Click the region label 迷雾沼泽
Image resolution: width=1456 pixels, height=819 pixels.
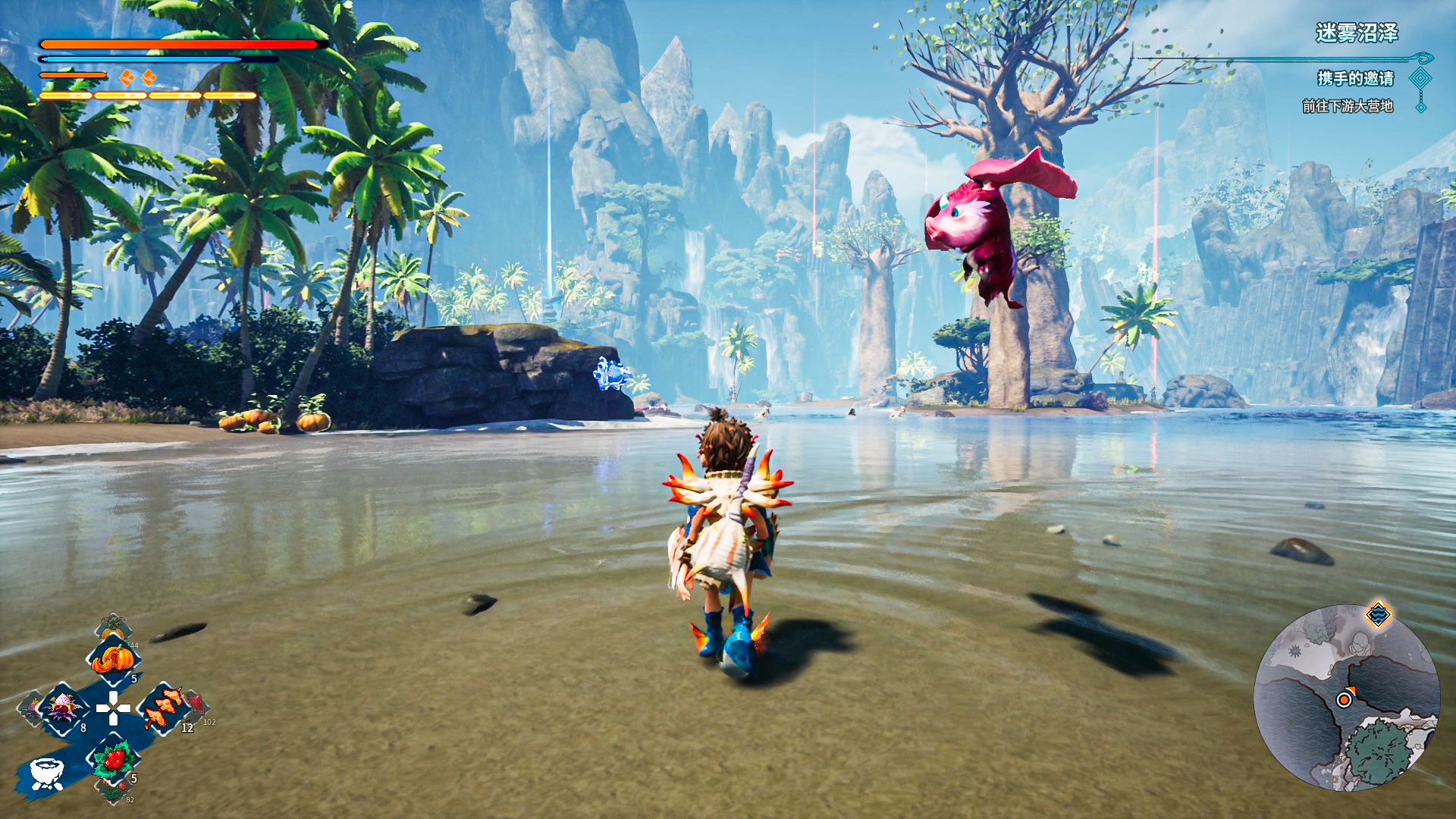coord(1357,31)
